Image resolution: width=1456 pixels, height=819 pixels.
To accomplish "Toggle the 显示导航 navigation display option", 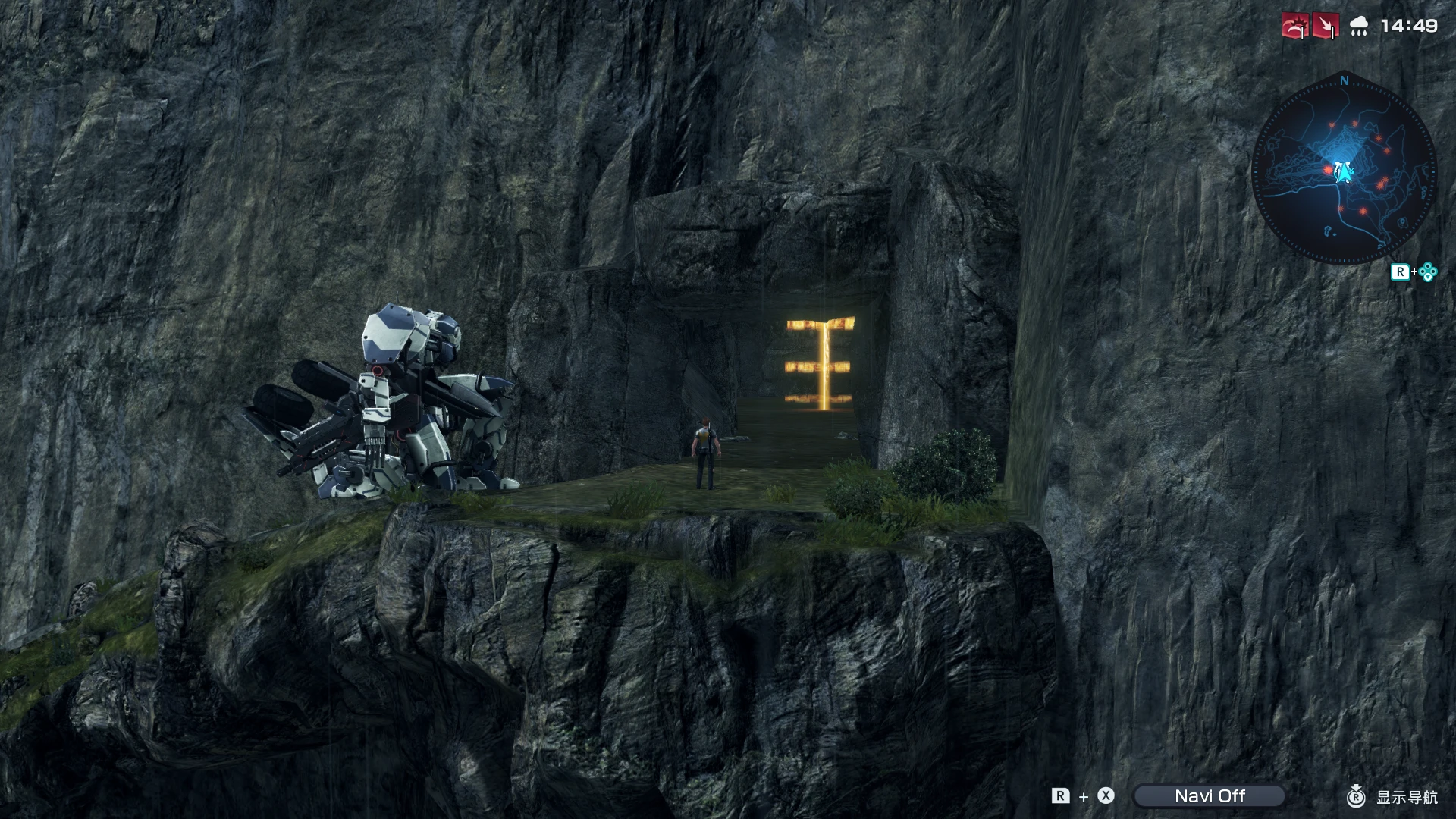I will pyautogui.click(x=1407, y=797).
